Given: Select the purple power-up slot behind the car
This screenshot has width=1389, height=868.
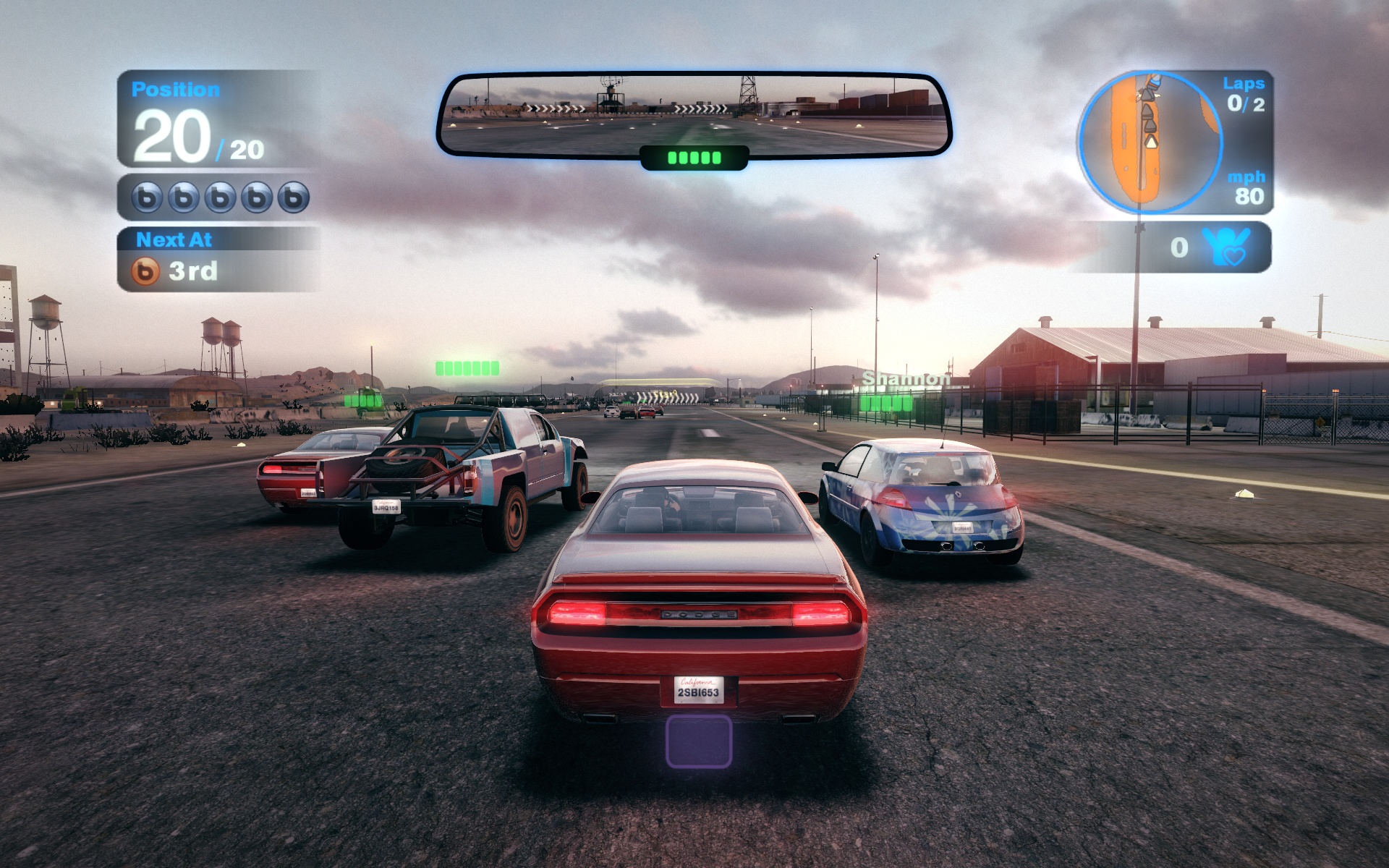Looking at the screenshot, I should [x=698, y=741].
